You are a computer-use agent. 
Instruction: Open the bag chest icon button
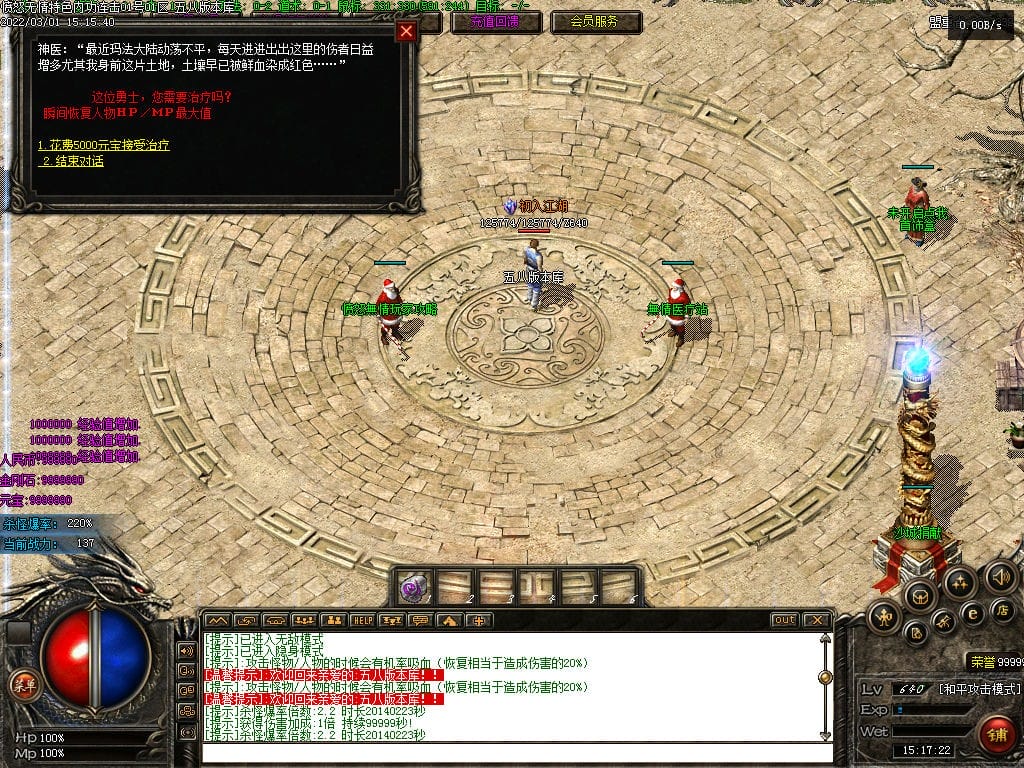pyautogui.click(x=919, y=595)
